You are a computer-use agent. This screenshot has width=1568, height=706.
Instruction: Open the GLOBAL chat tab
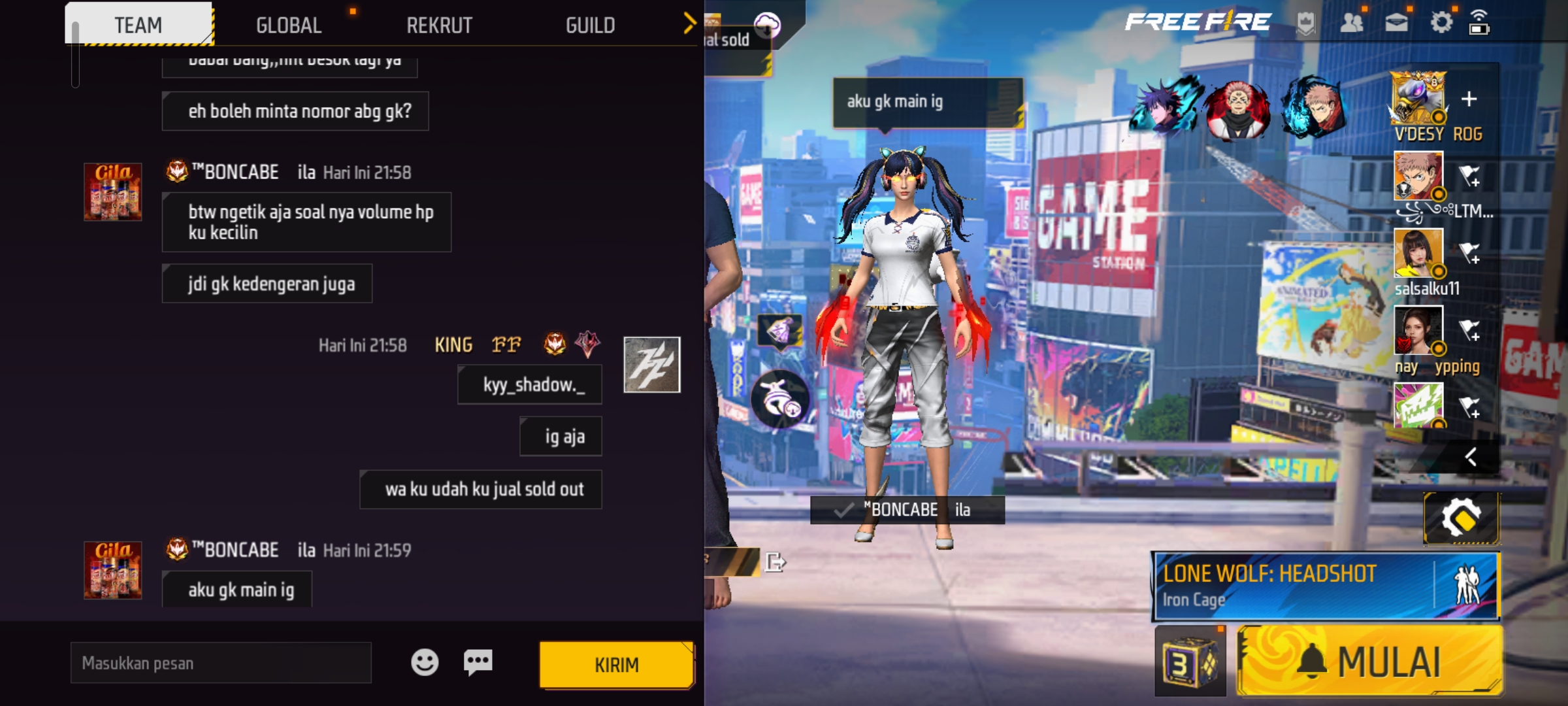289,25
